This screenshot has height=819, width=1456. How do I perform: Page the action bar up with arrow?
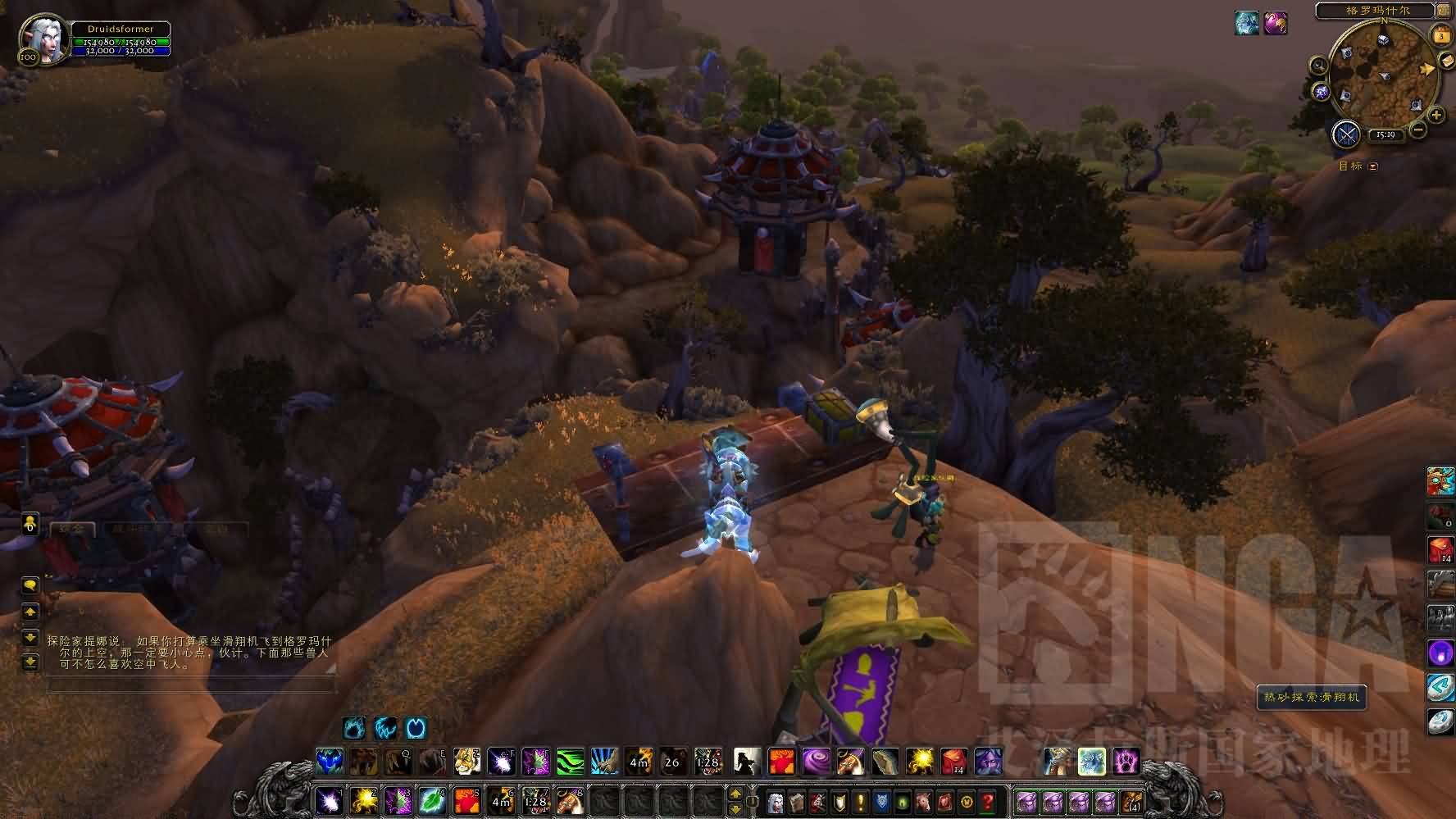(x=735, y=794)
